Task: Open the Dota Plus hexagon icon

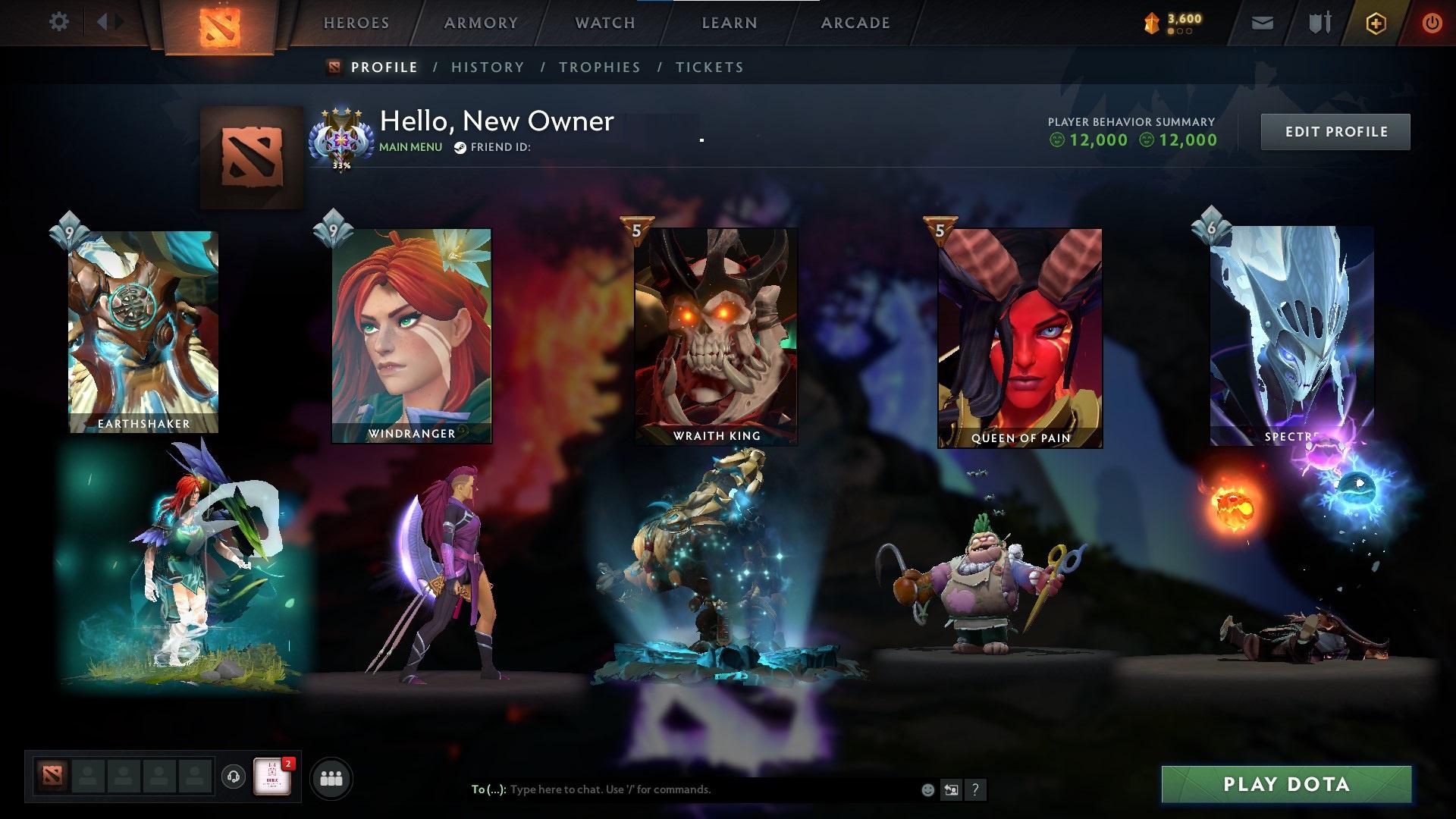Action: 1376,23
